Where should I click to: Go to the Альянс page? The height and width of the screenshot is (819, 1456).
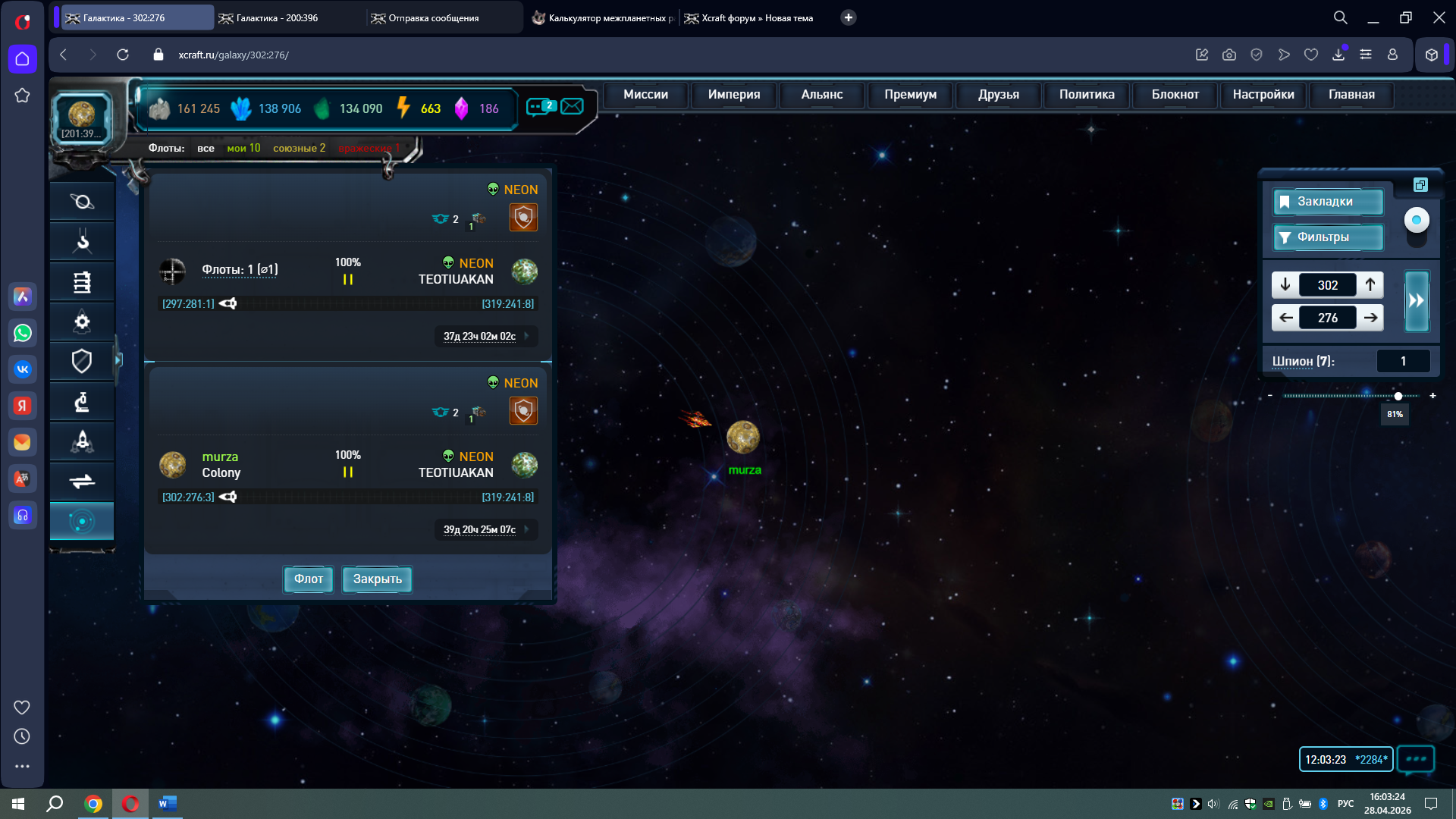[821, 95]
